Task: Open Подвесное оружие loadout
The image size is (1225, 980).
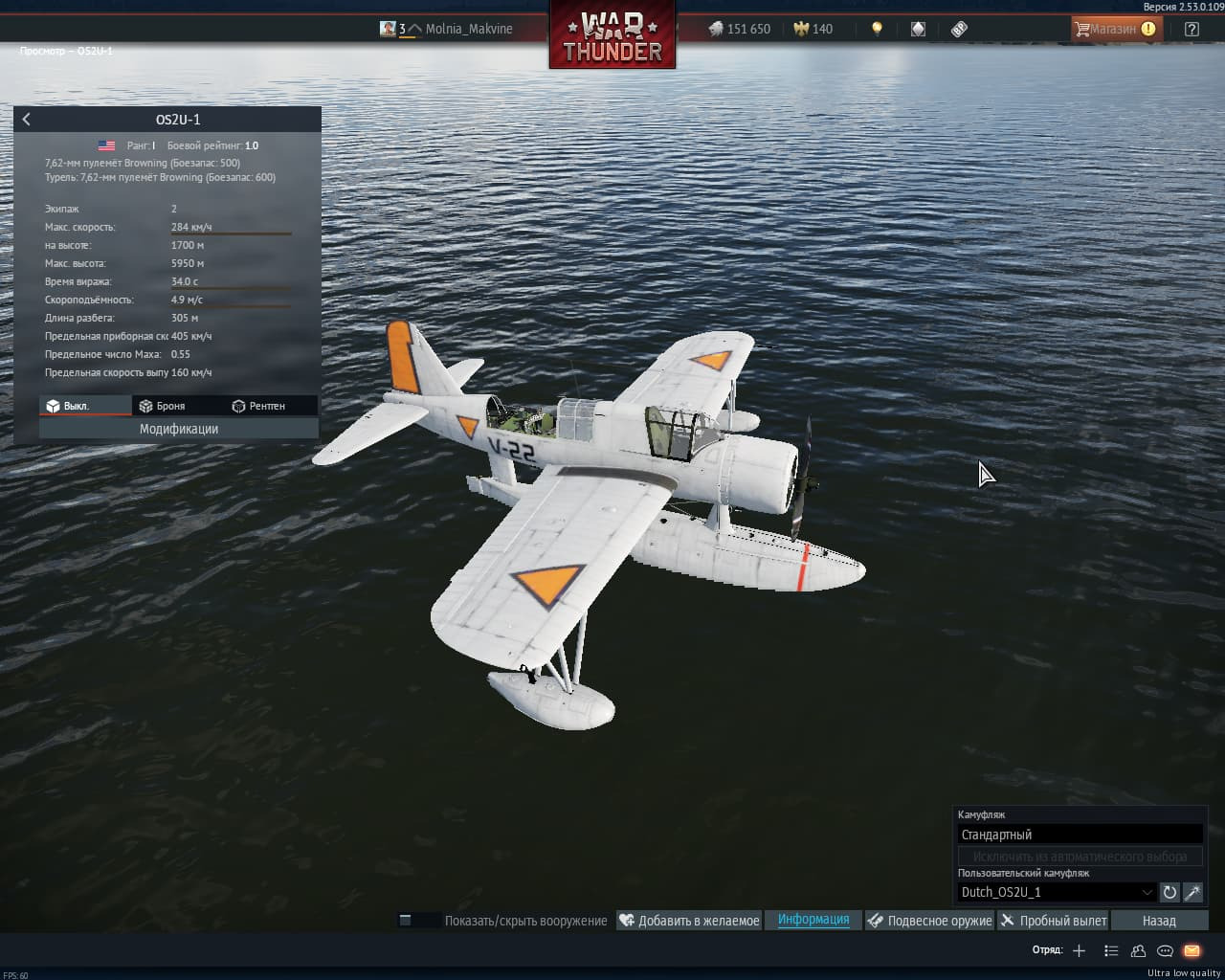Action: click(x=929, y=921)
